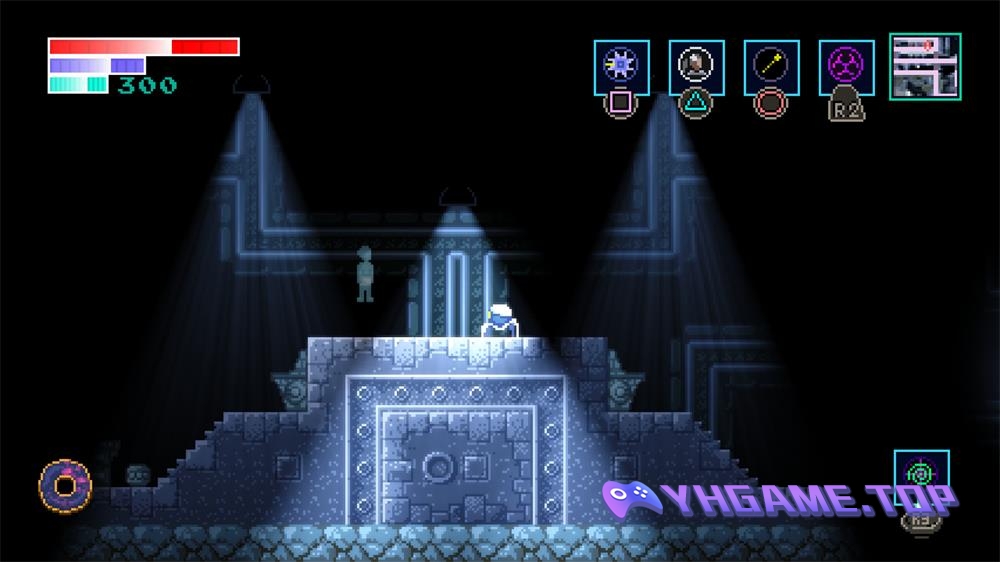Viewport: 1000px width, 562px height.
Task: Click the purple ring item icon
Action: pos(66,485)
